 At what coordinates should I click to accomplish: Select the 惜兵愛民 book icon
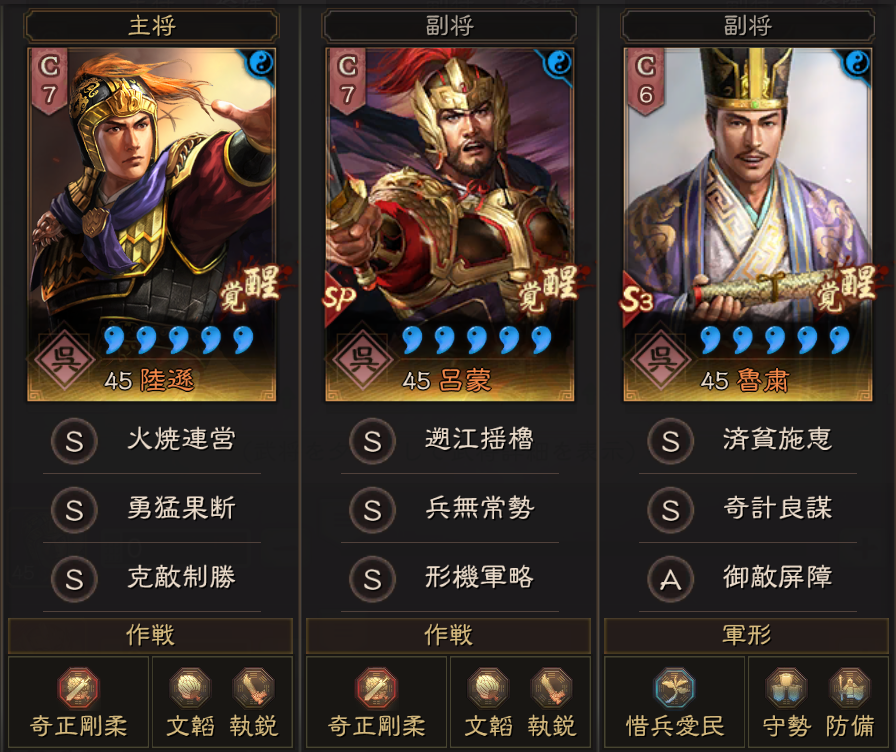pos(675,688)
